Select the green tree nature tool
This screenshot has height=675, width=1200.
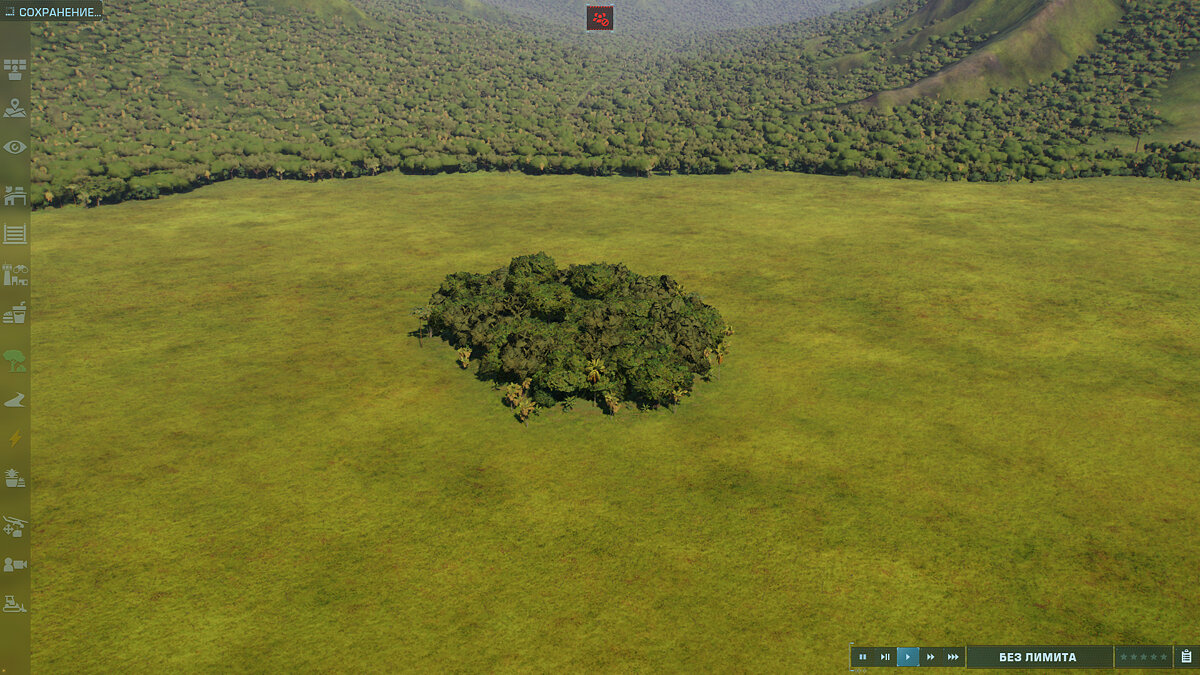point(15,360)
